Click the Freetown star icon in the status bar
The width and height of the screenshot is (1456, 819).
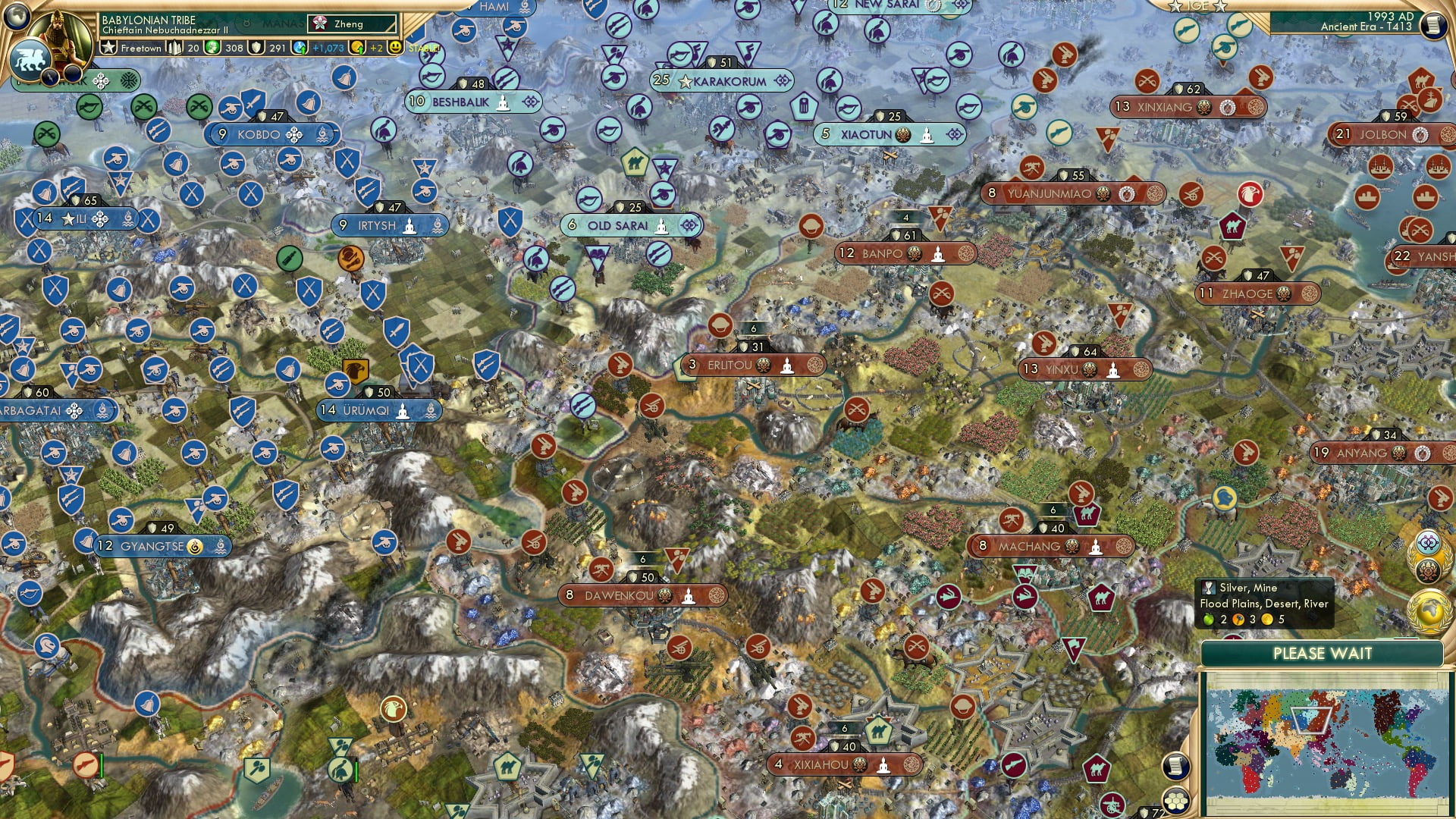click(x=109, y=47)
